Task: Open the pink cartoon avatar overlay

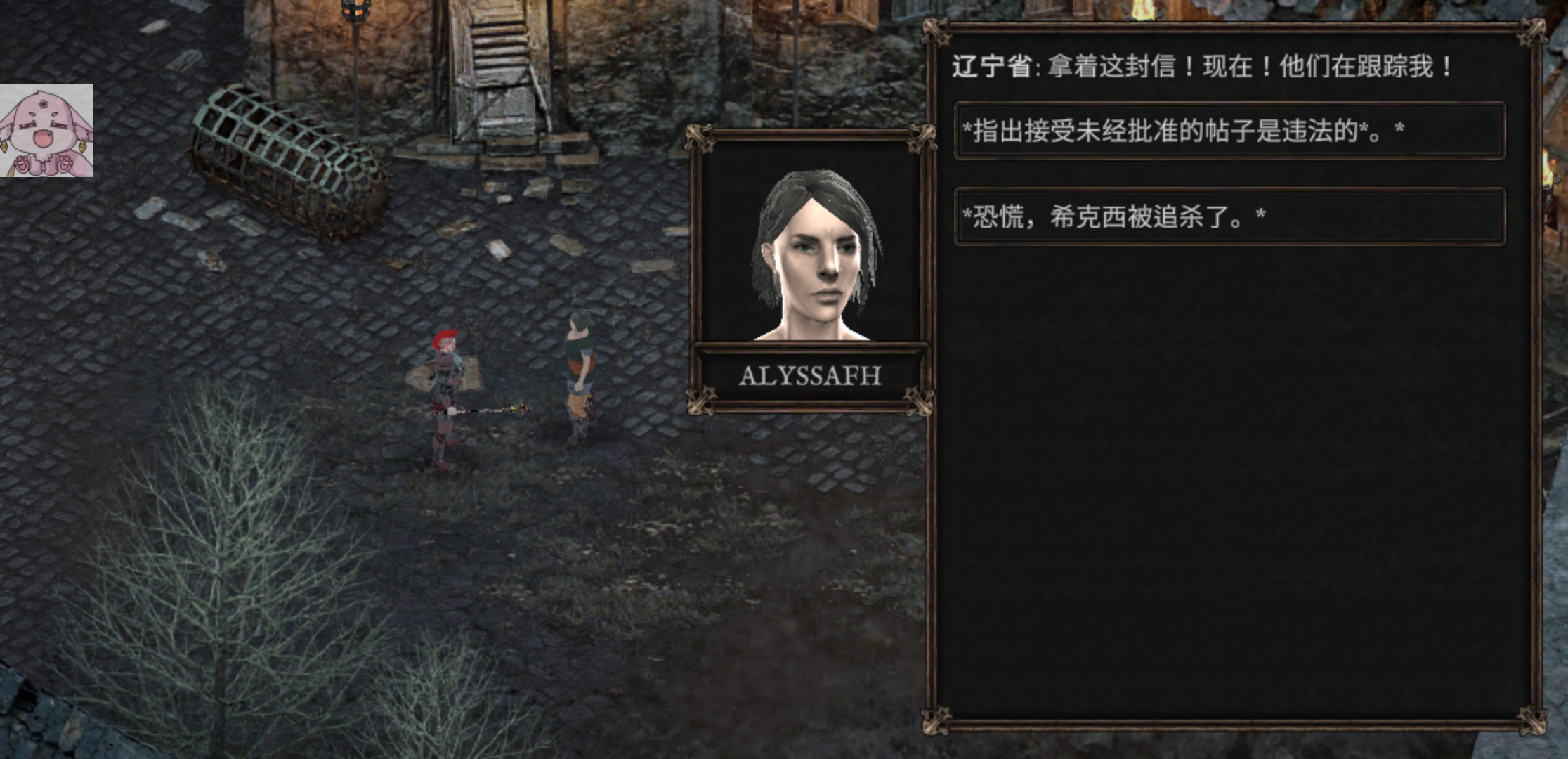Action: 46,131
